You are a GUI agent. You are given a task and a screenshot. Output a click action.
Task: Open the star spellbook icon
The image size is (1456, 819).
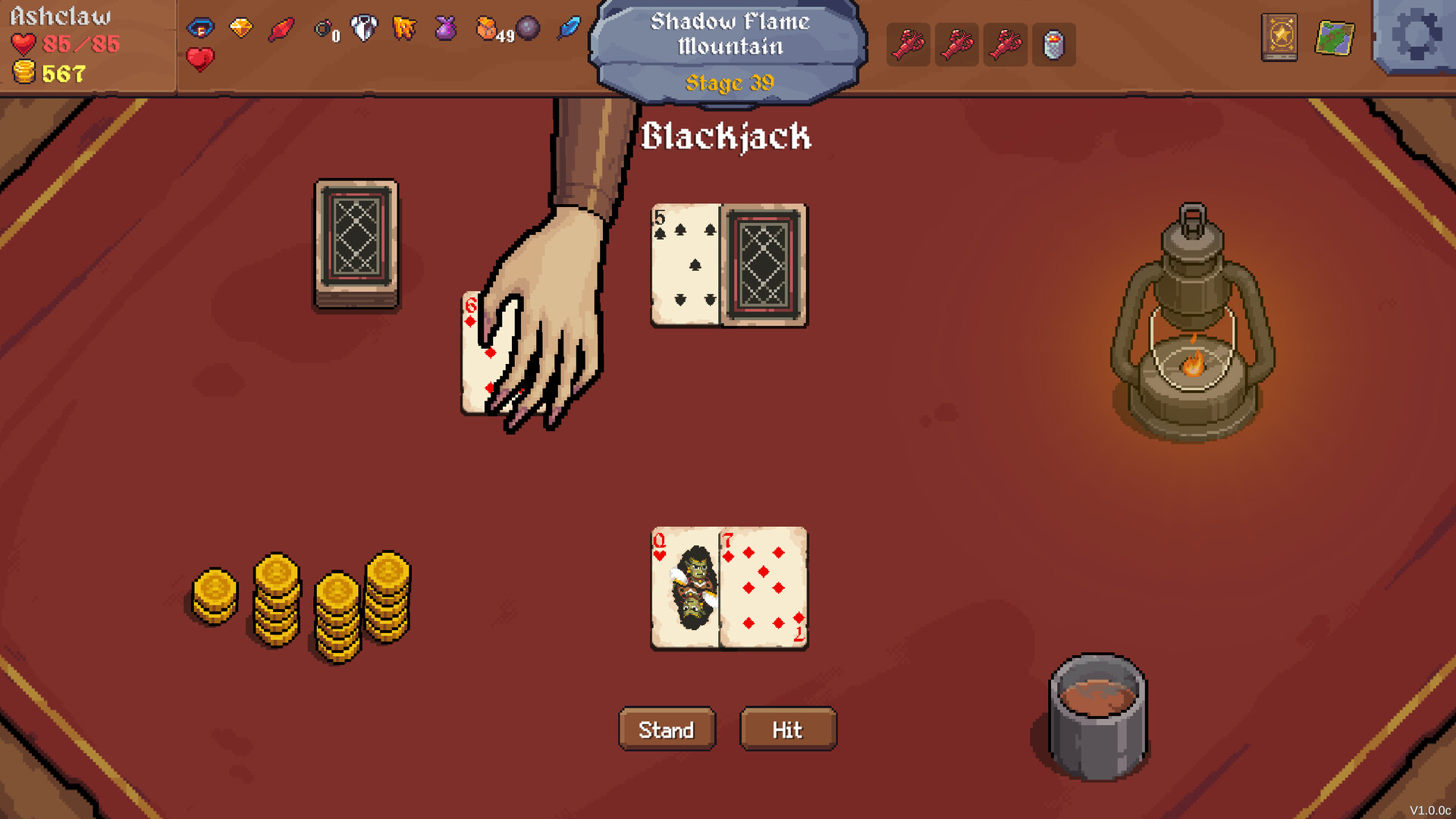[1279, 36]
